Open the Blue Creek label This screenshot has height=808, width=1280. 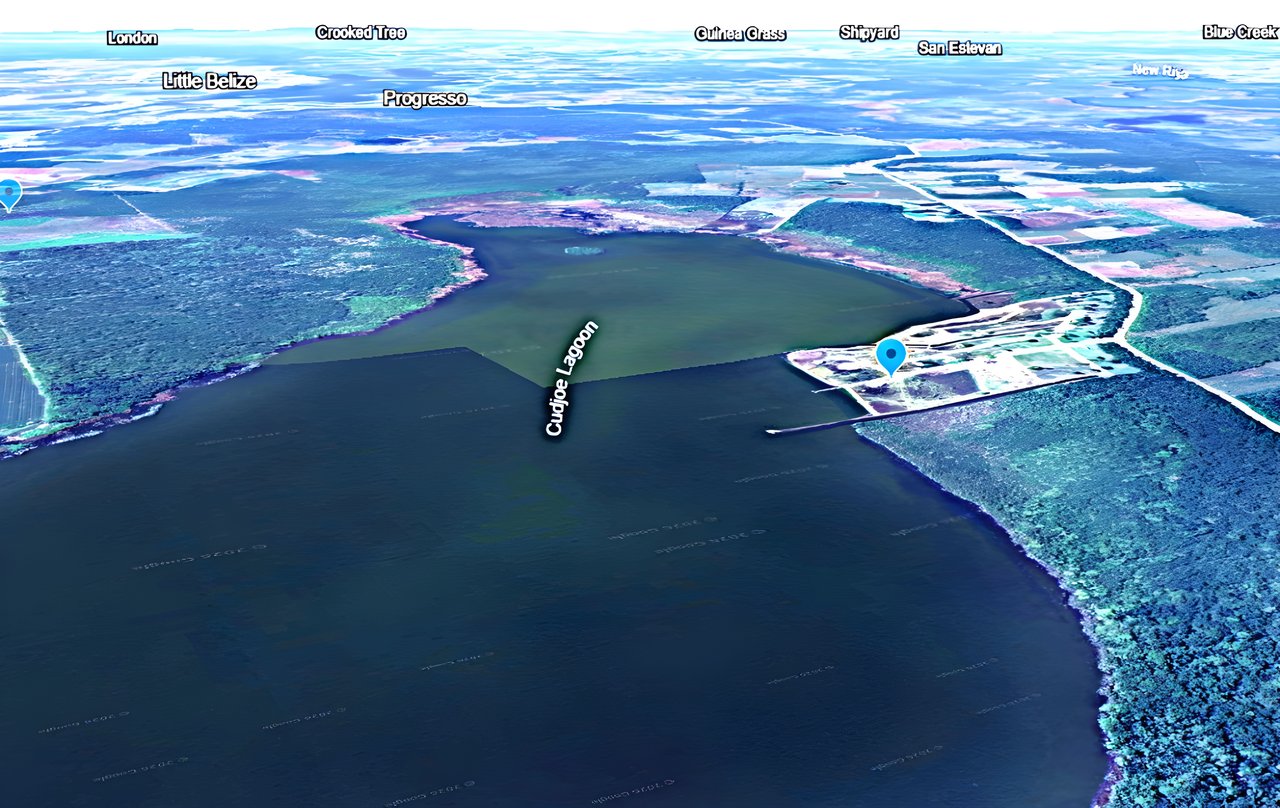(1241, 31)
